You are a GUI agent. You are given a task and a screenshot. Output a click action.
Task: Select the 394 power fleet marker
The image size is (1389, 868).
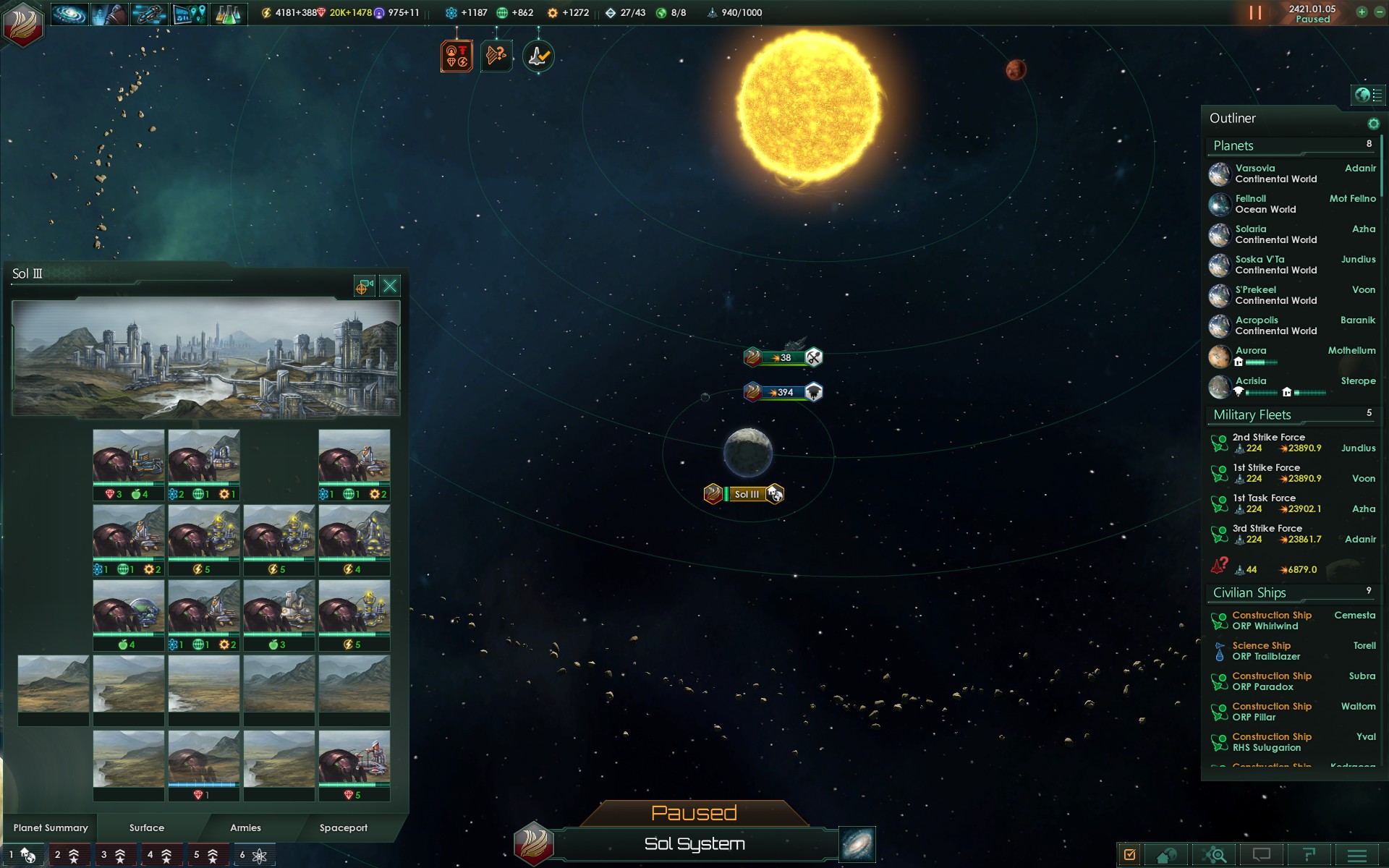783,392
